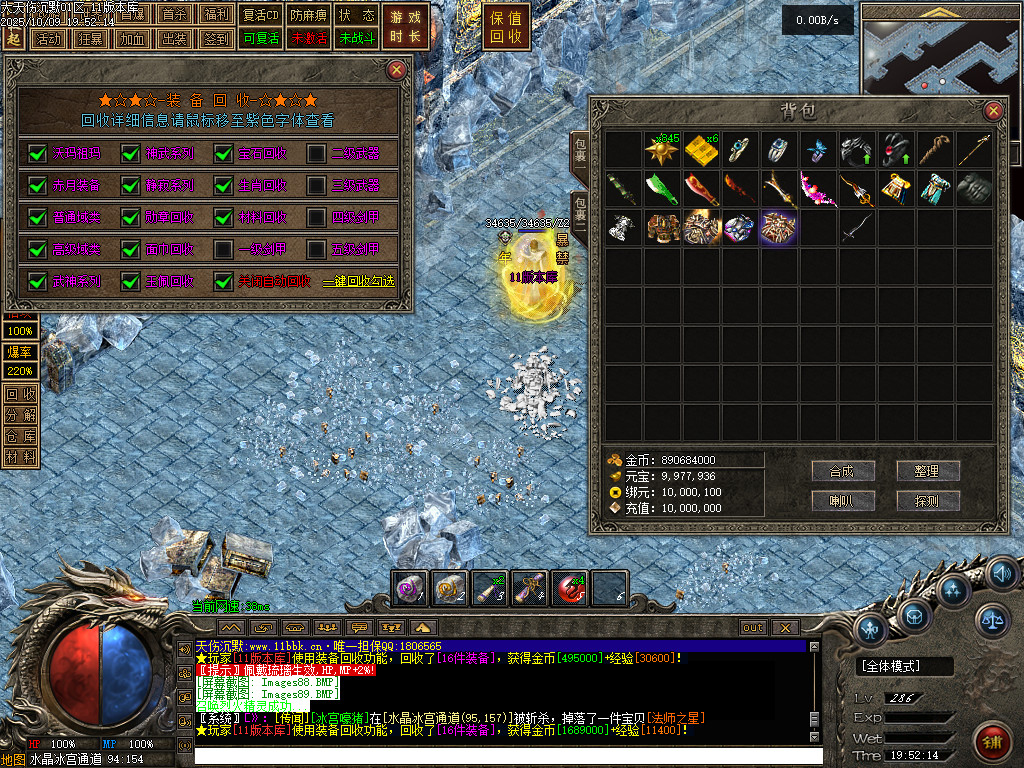This screenshot has width=1024, height=768.
Task: Toggle the 沃玛祖玛 recycle checkbox
Action: 38,153
